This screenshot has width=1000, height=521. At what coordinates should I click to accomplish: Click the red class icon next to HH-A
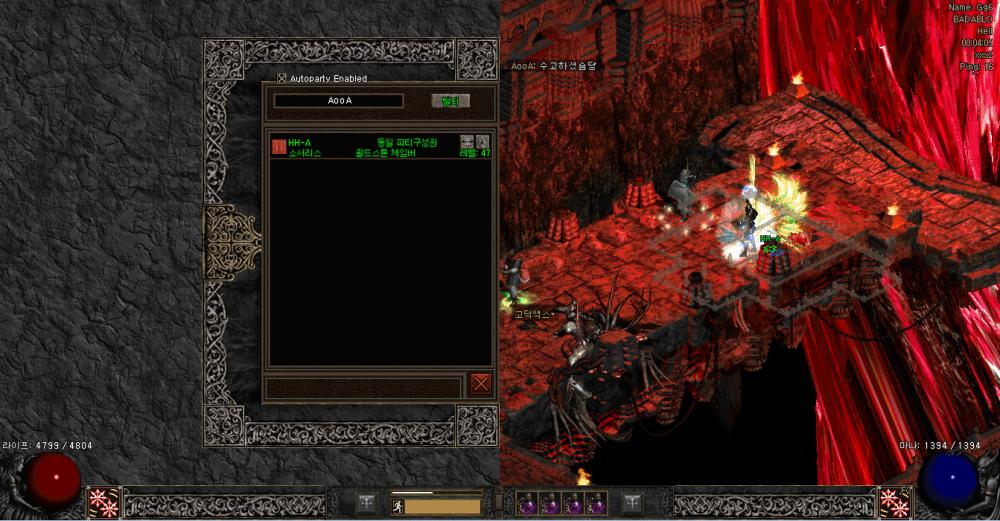[x=279, y=147]
